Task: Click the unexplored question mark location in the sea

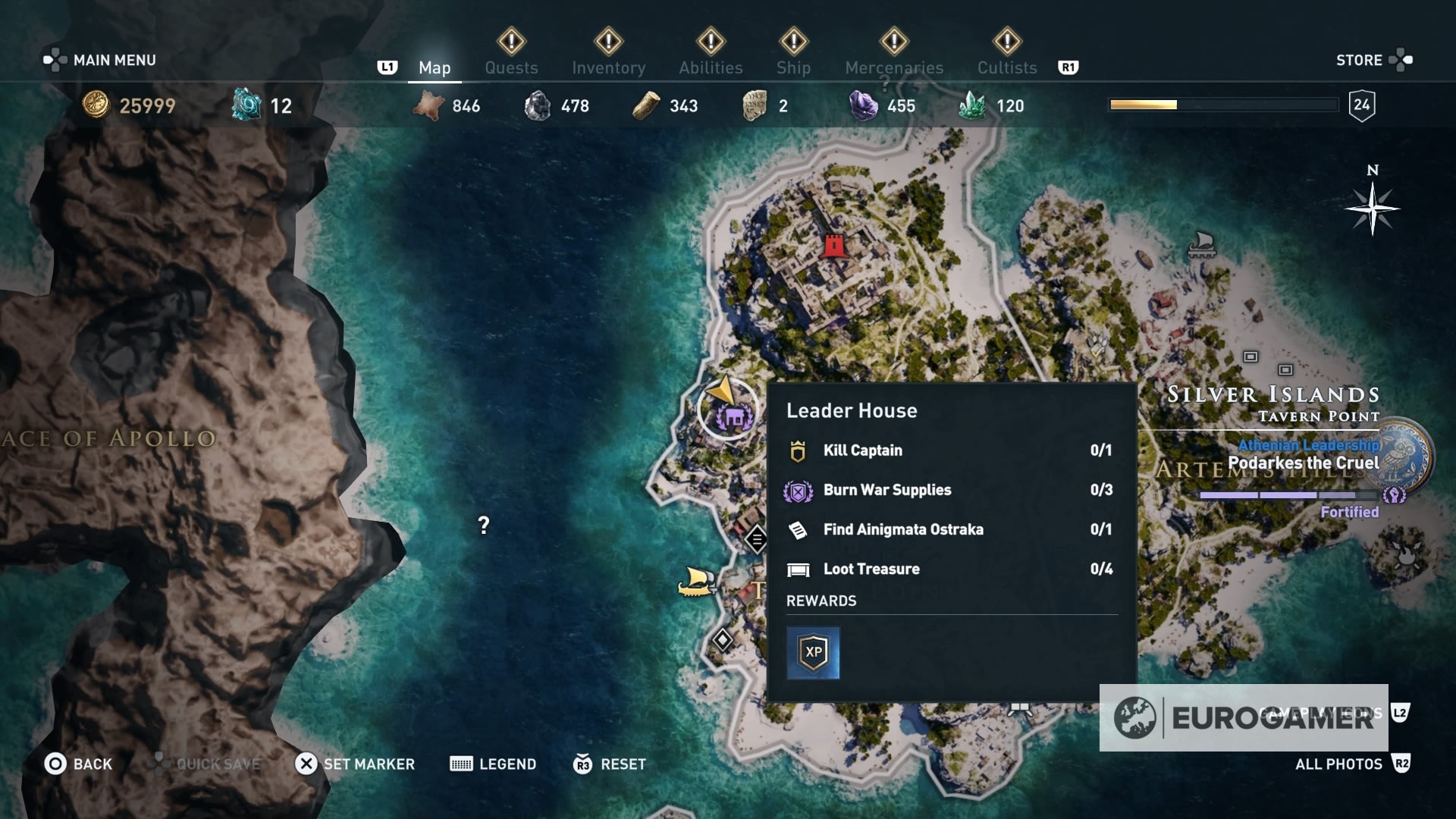Action: click(482, 524)
